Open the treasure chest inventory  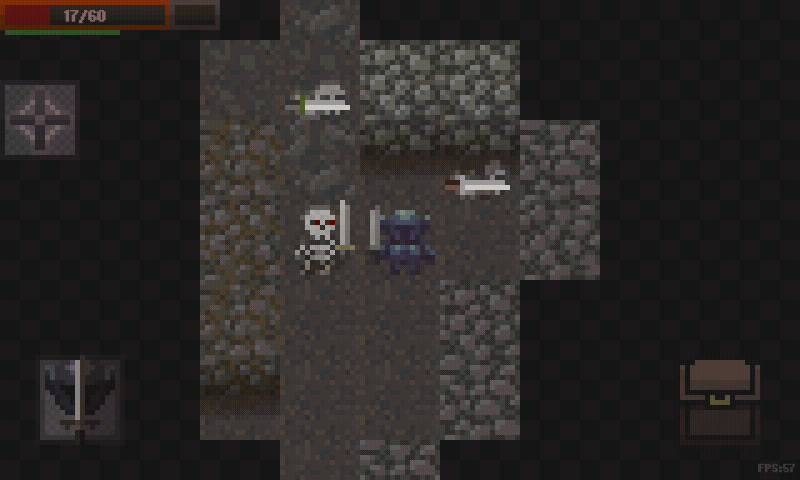tap(719, 401)
